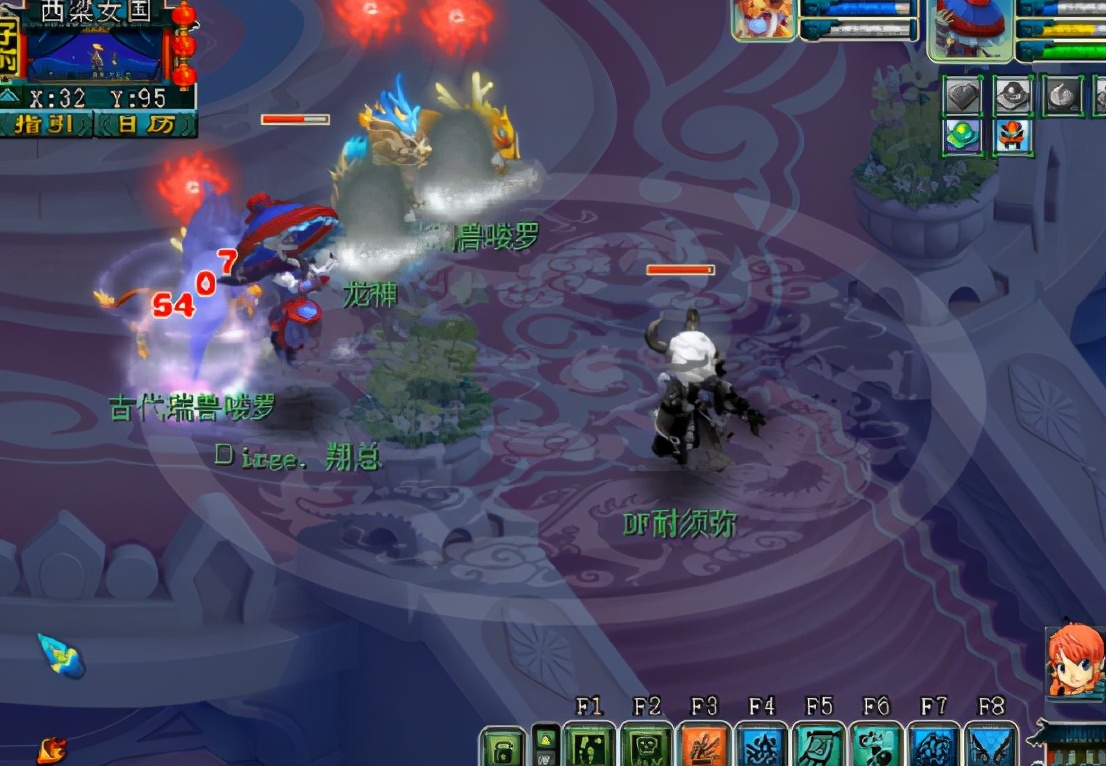Image resolution: width=1106 pixels, height=766 pixels.
Task: Activate the F3 orange skill
Action: [705, 746]
